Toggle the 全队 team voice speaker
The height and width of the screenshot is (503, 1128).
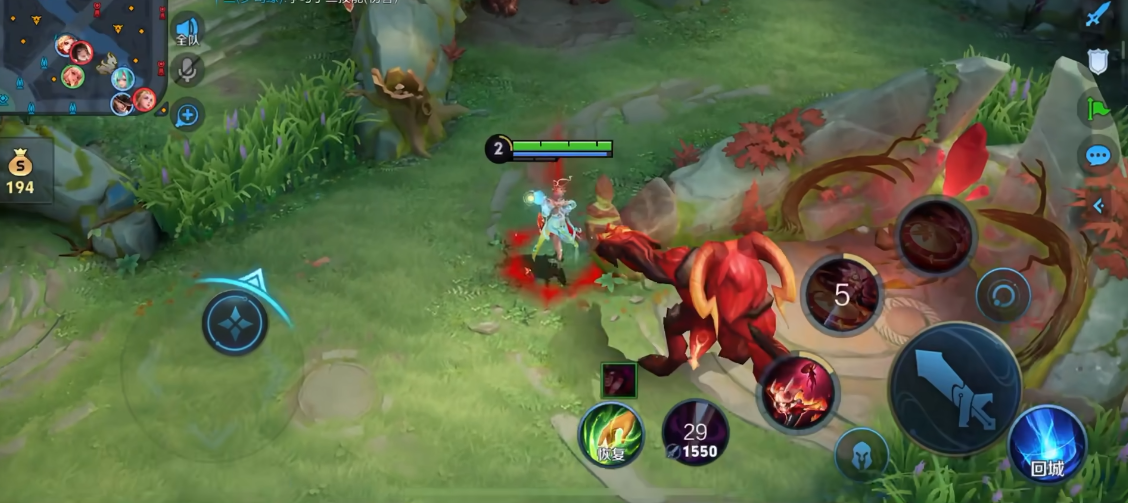click(187, 29)
